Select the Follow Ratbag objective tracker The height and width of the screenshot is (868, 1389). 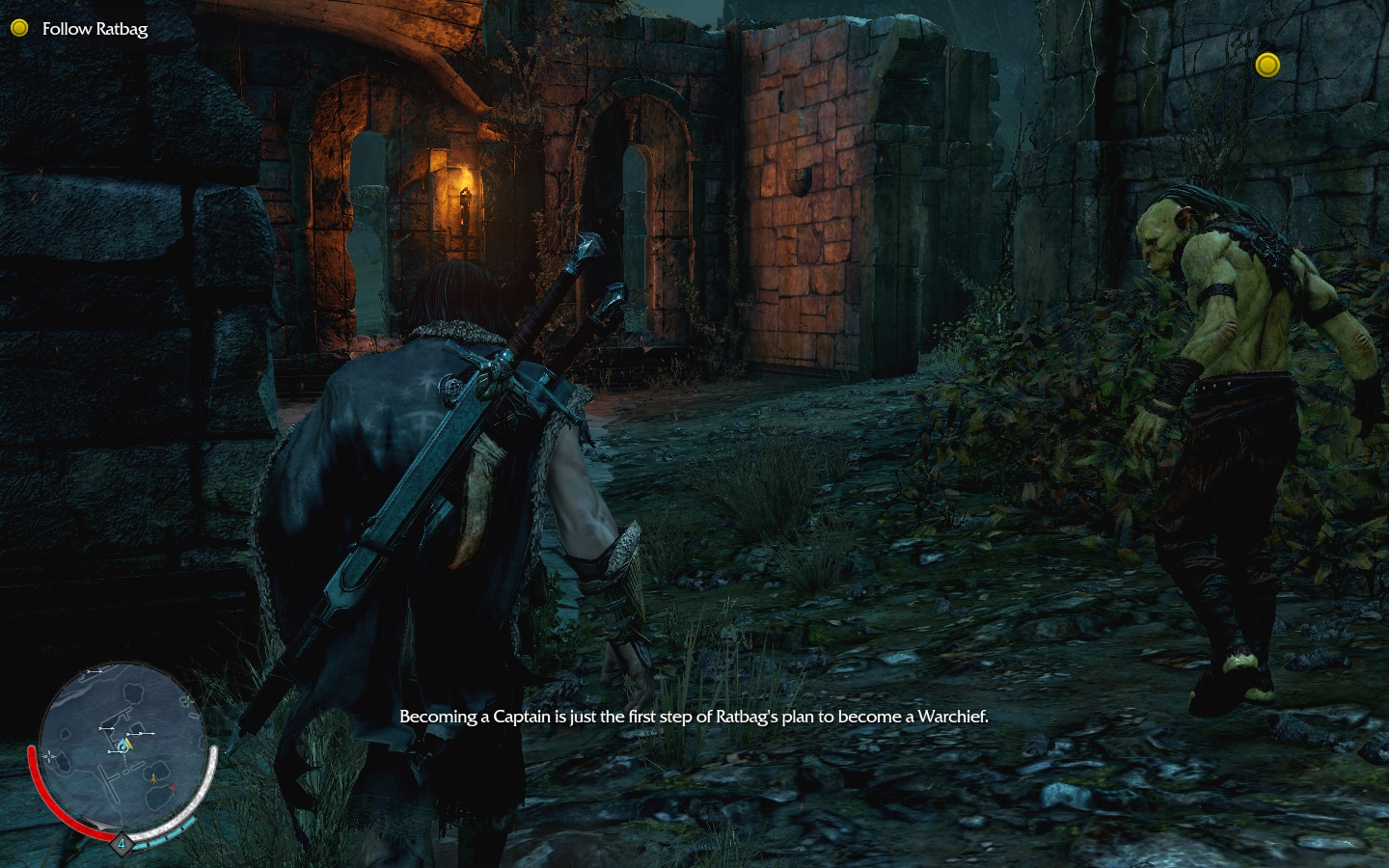tap(94, 29)
